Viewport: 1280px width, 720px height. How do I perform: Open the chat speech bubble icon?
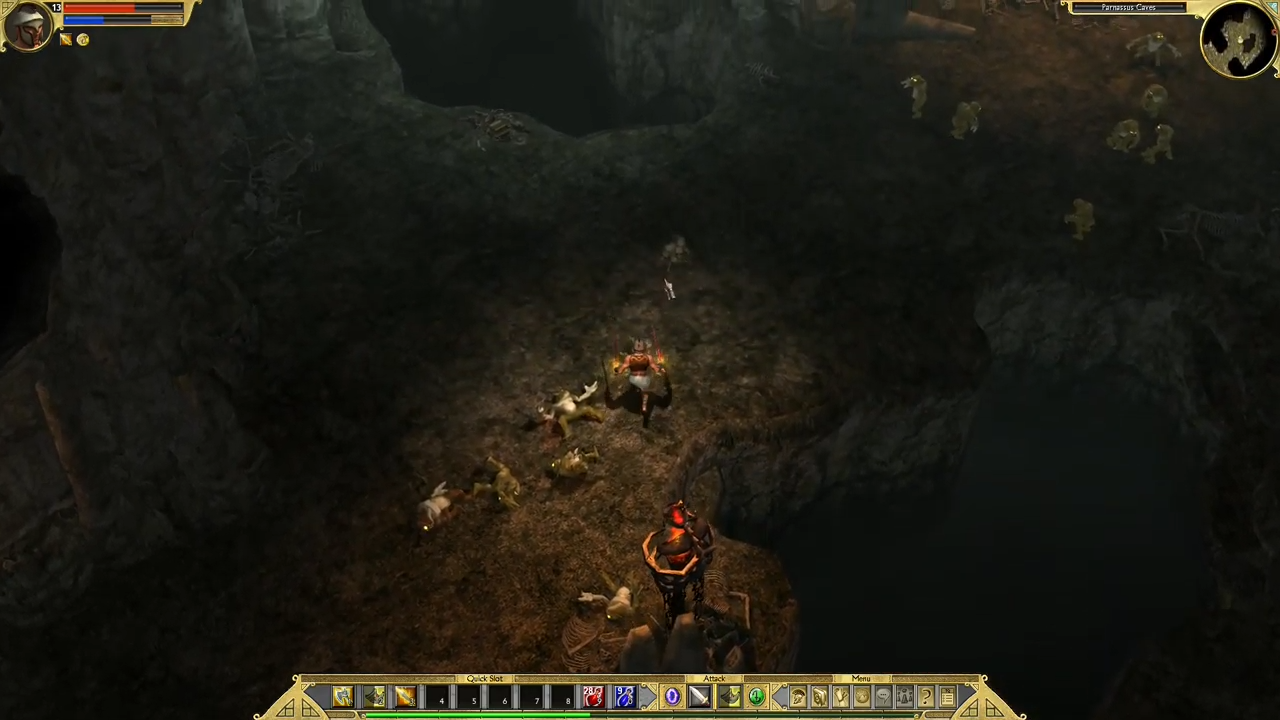point(883,697)
